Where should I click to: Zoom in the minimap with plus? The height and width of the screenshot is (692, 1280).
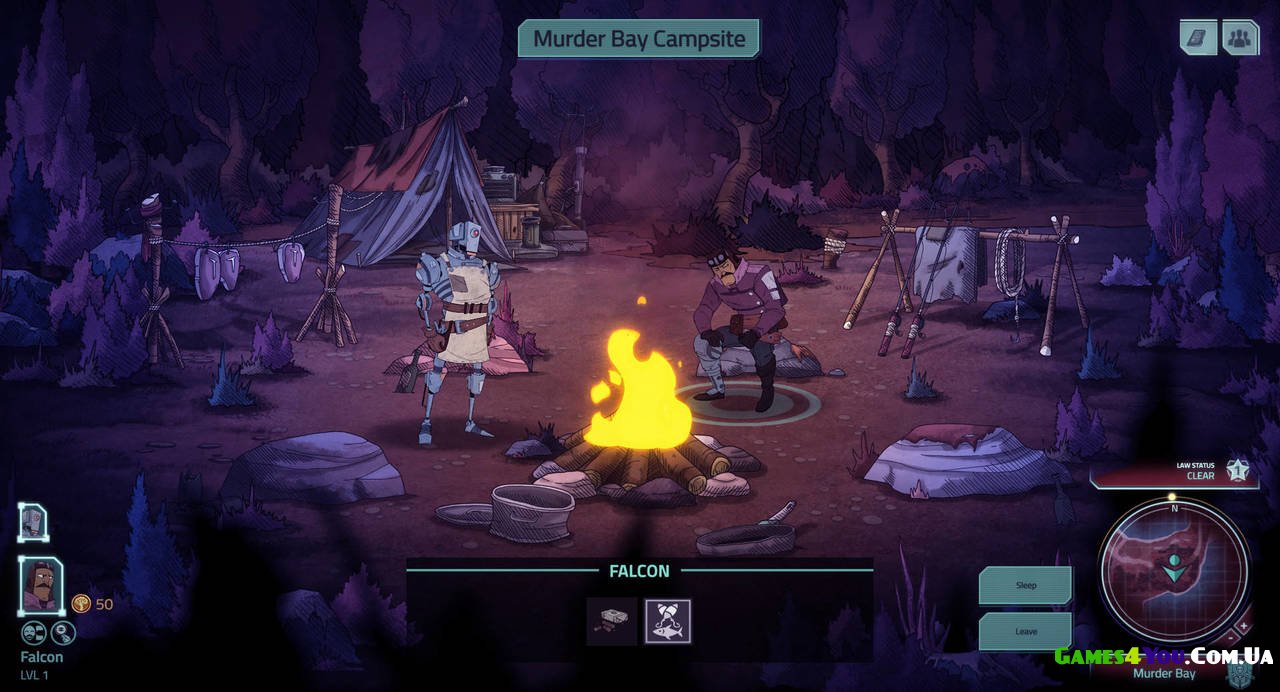(x=1245, y=625)
